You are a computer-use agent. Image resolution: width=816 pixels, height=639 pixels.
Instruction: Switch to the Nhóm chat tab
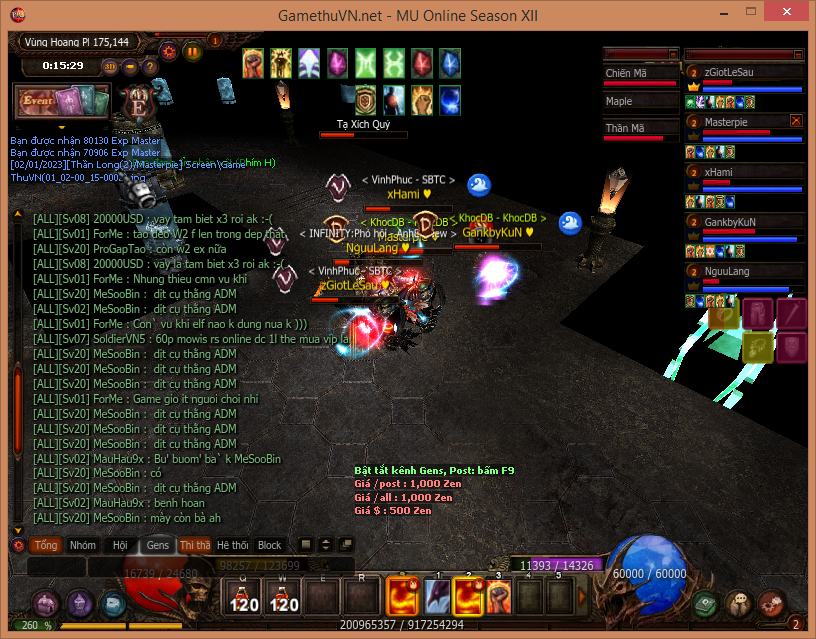coord(83,545)
